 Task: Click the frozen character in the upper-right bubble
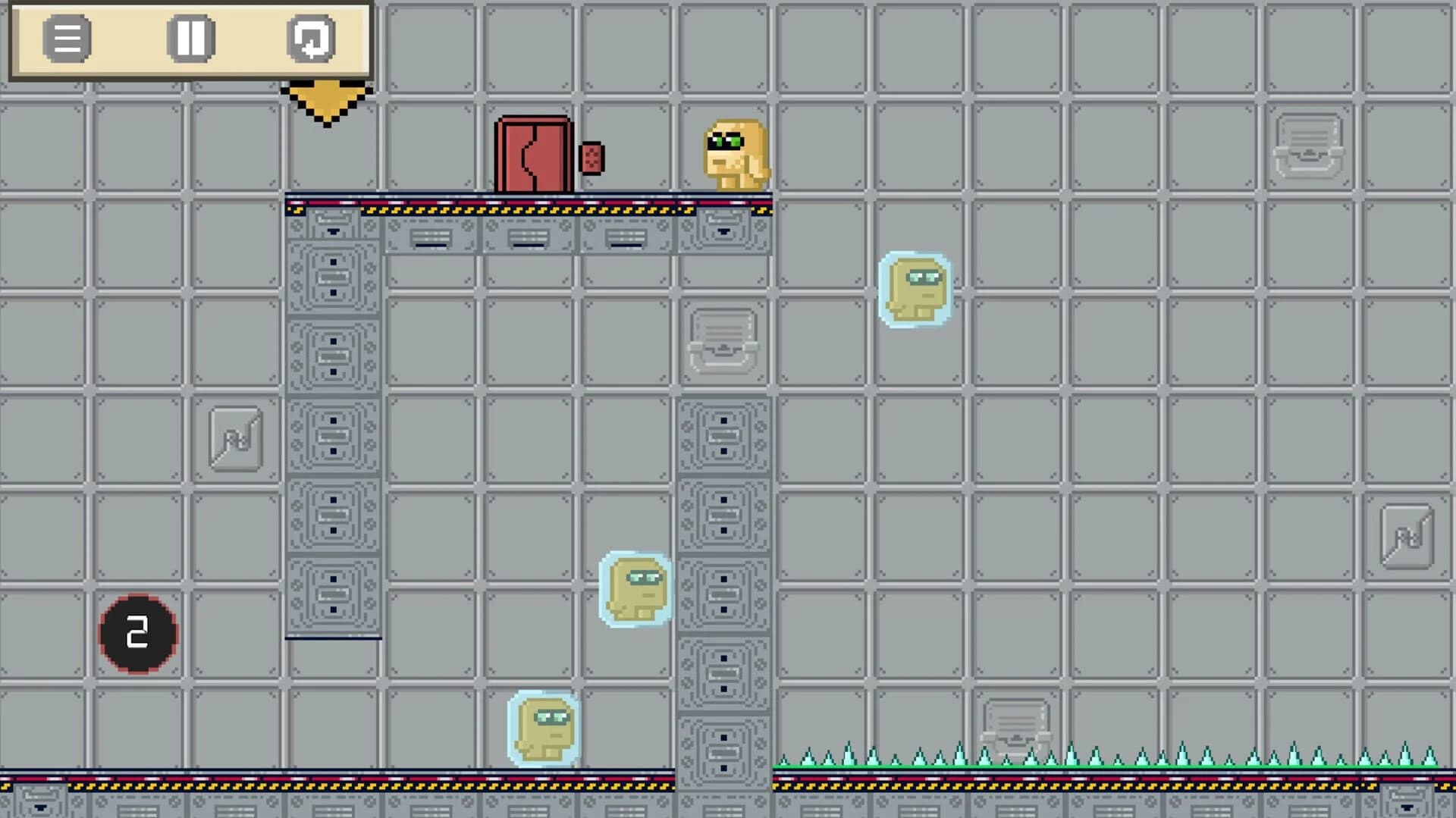(x=915, y=290)
